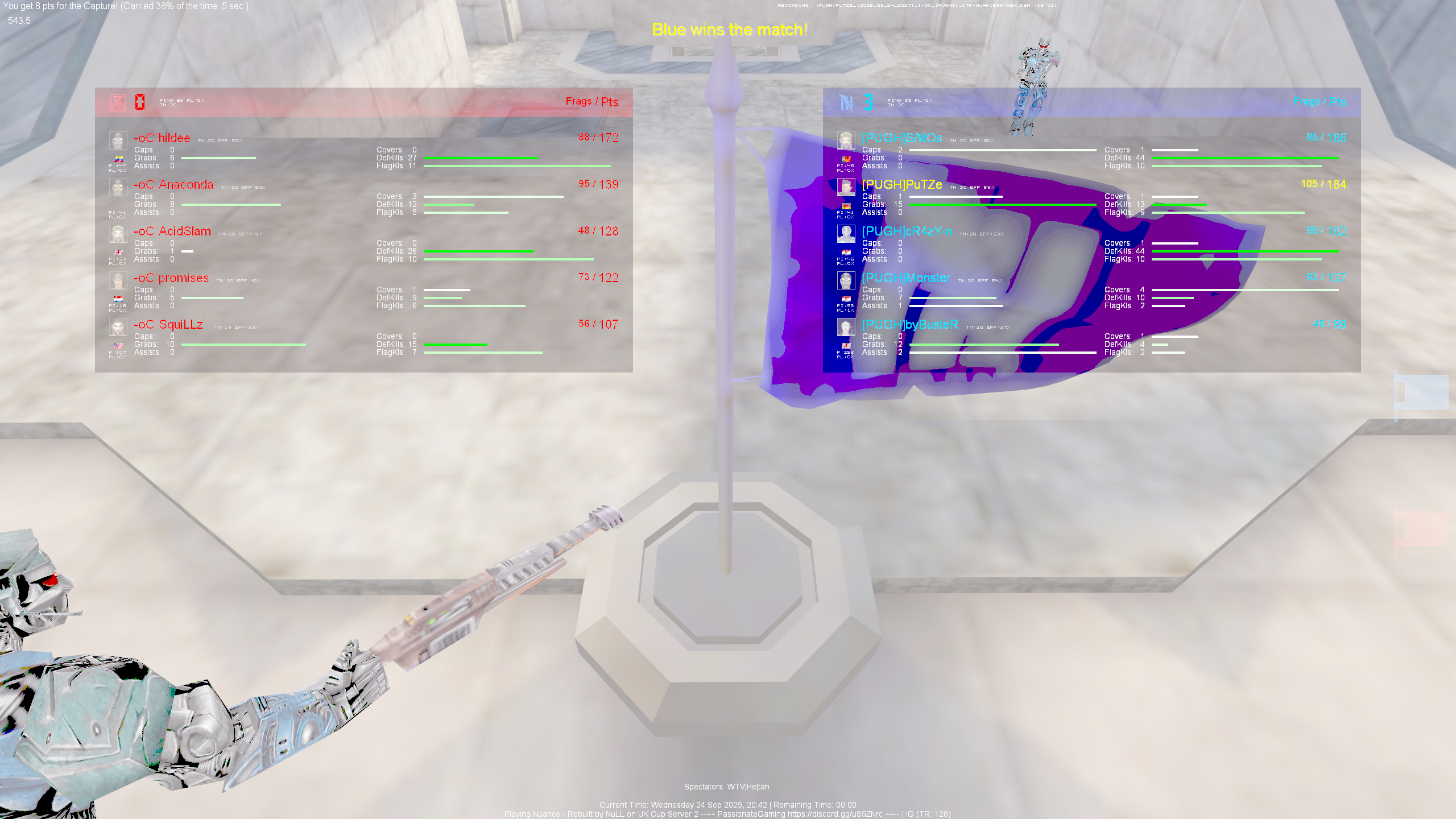Click [PUGH]cR4zY-n's player portrait
The height and width of the screenshot is (819, 1456).
[x=846, y=234]
